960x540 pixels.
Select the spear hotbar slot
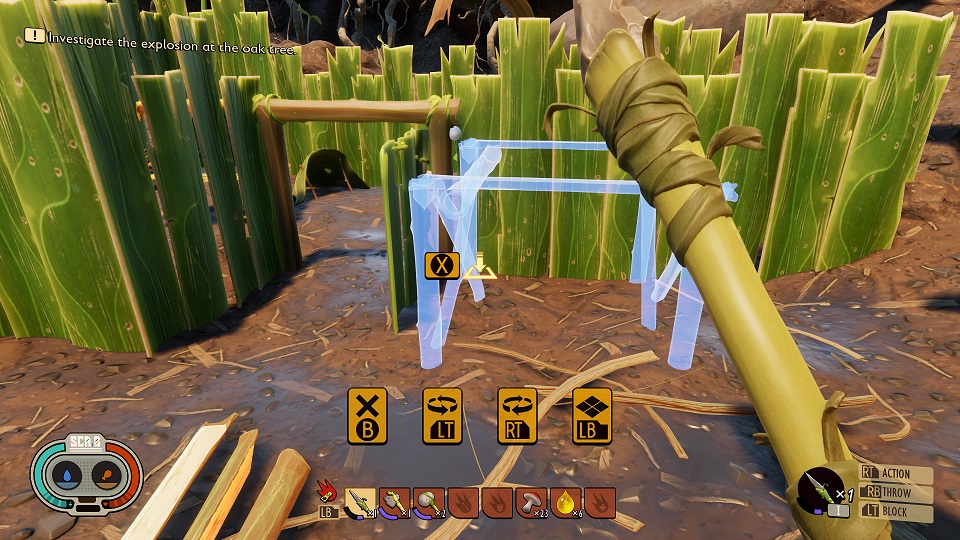[360, 501]
